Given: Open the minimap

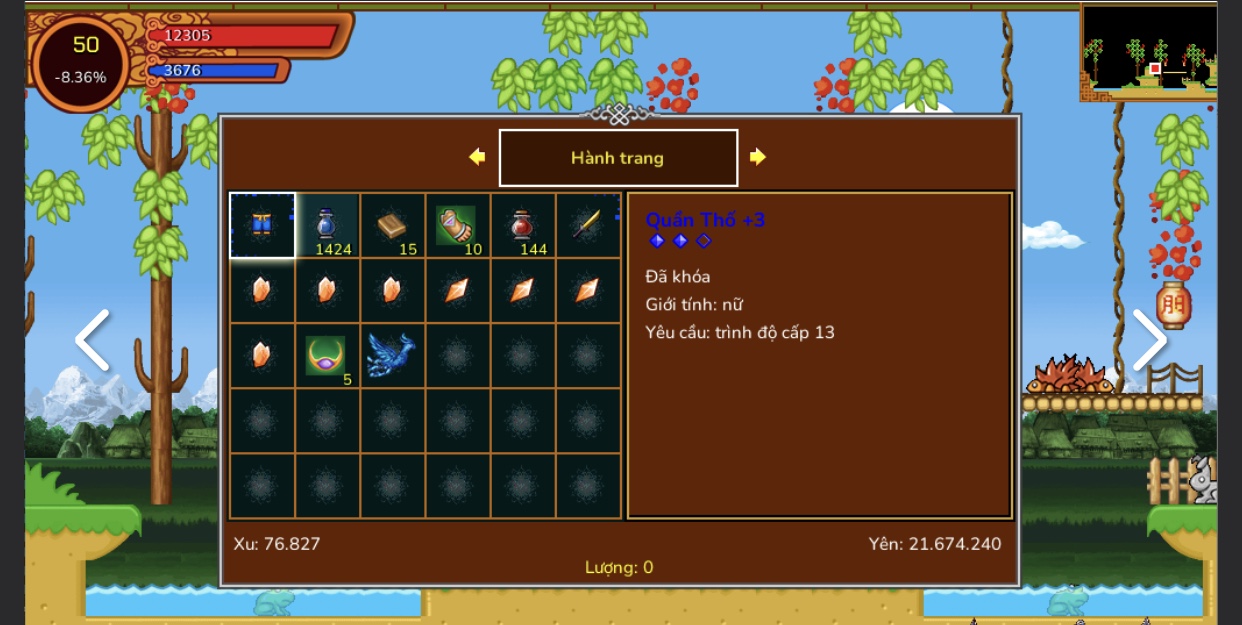Looking at the screenshot, I should tap(1149, 51).
